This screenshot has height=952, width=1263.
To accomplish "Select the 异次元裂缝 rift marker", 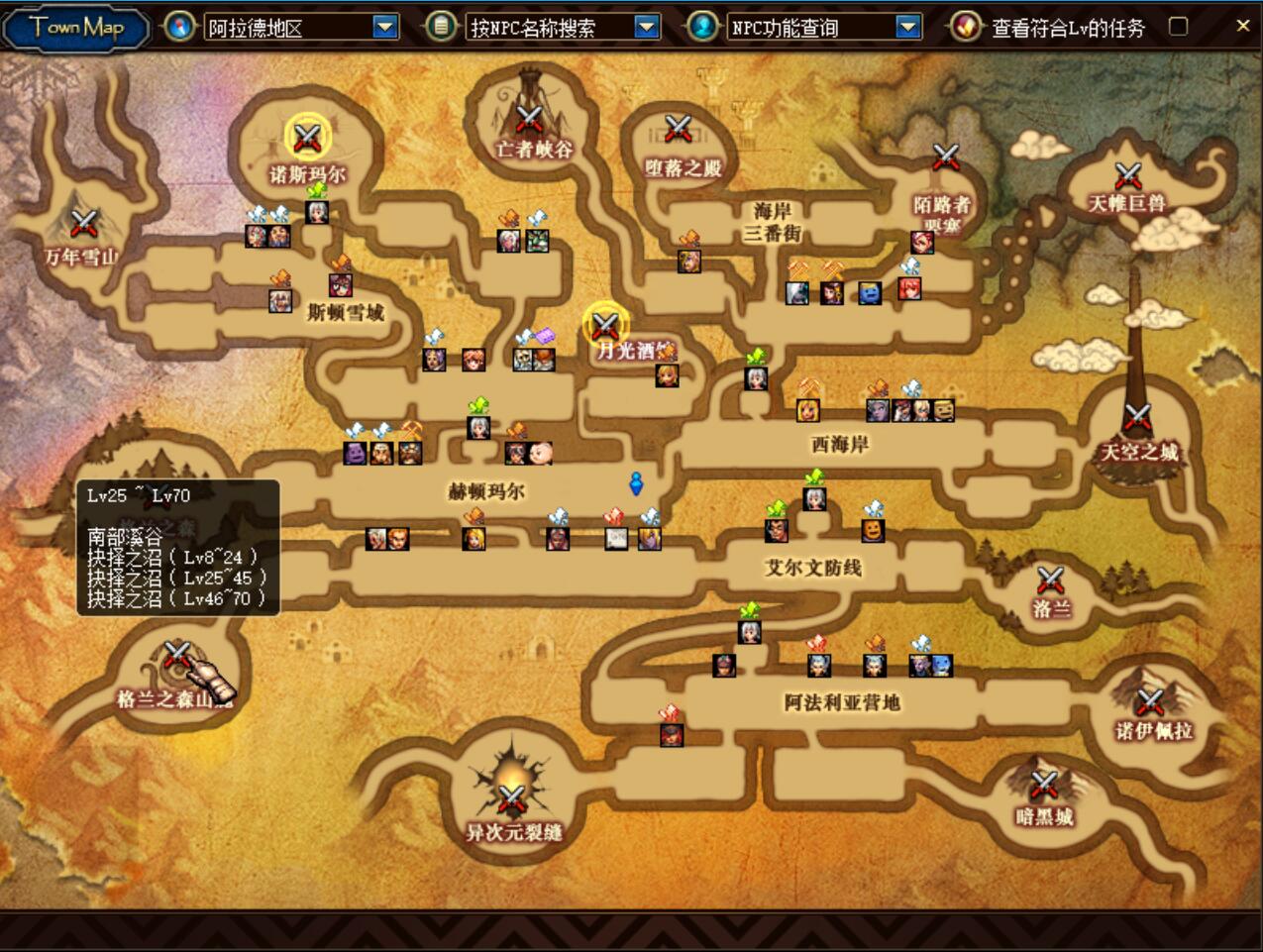I will (511, 796).
